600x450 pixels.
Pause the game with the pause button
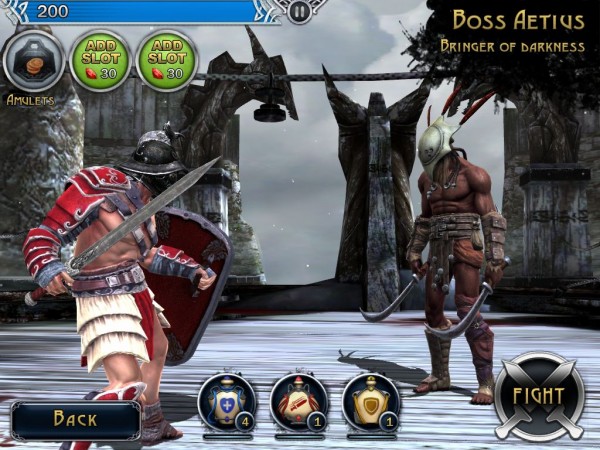pyautogui.click(x=299, y=11)
